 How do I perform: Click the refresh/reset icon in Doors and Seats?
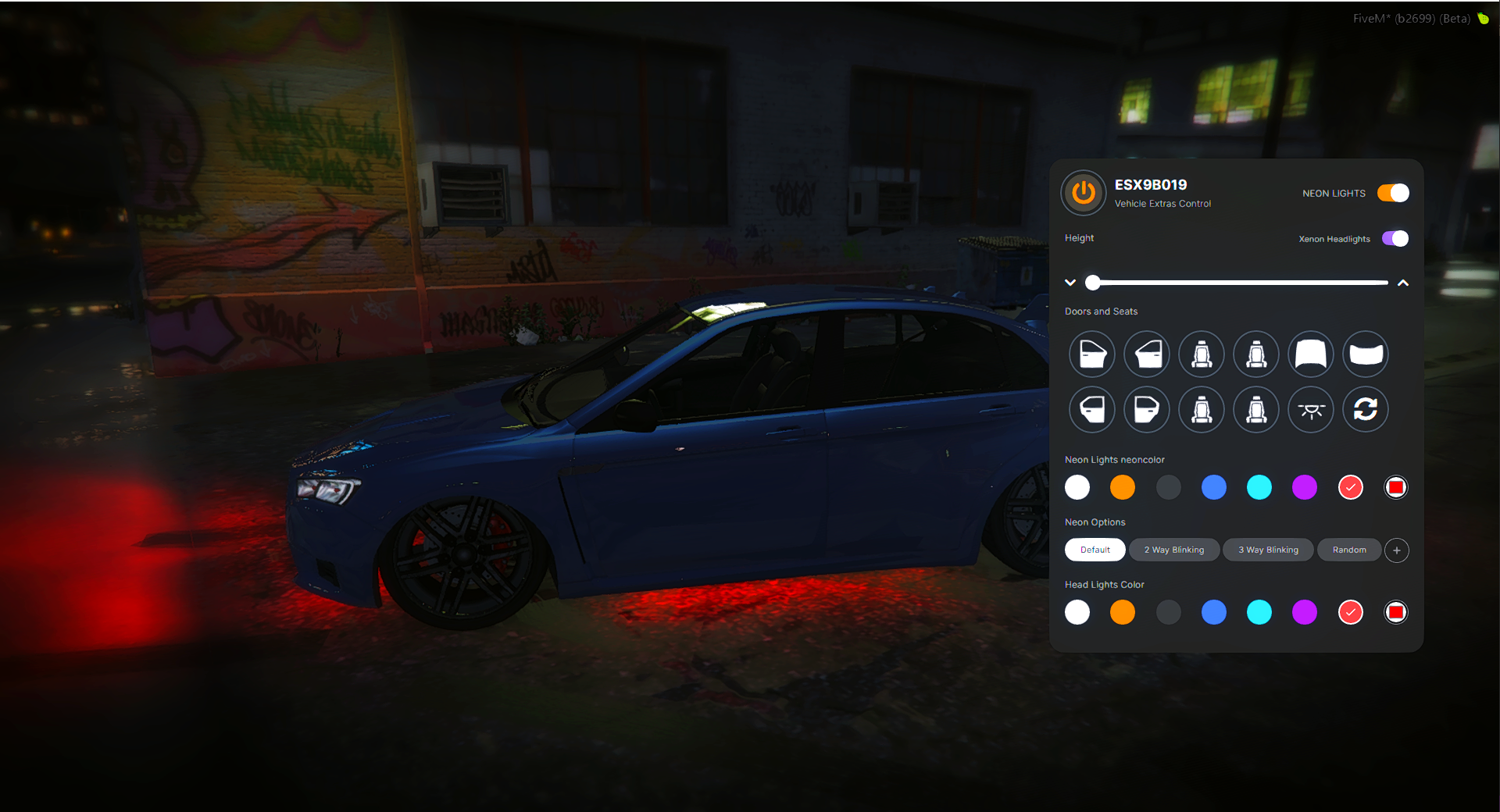[x=1365, y=409]
